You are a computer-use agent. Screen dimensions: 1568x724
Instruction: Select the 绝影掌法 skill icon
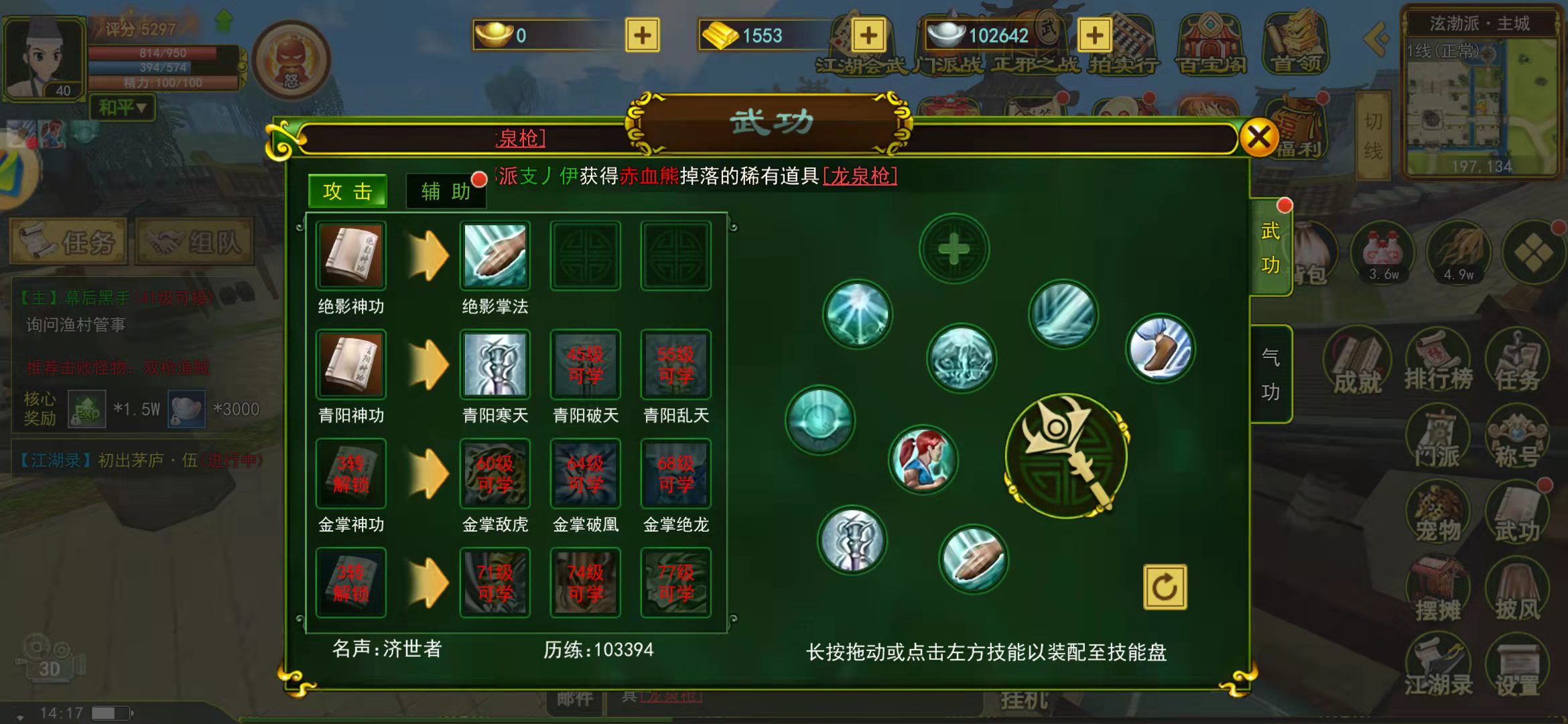point(495,255)
